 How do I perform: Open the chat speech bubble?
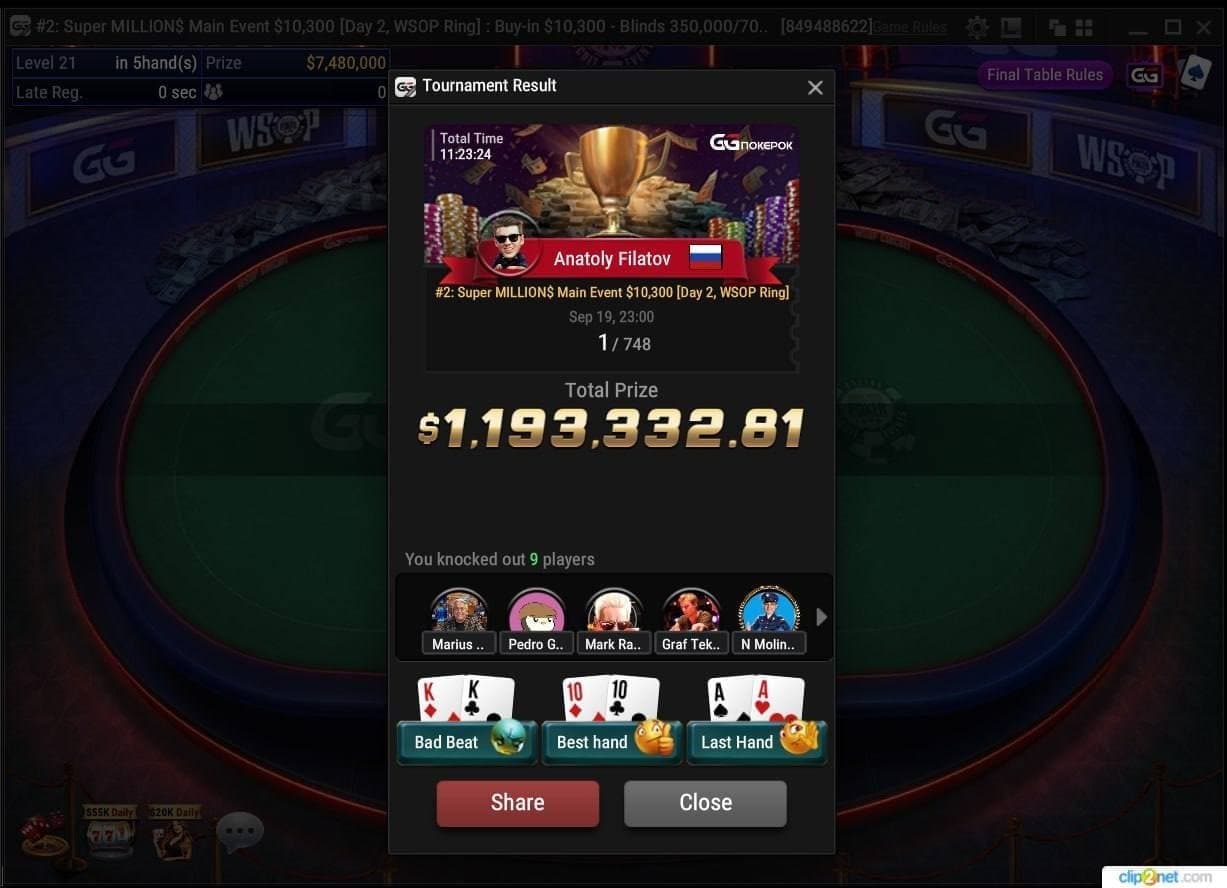tap(239, 832)
